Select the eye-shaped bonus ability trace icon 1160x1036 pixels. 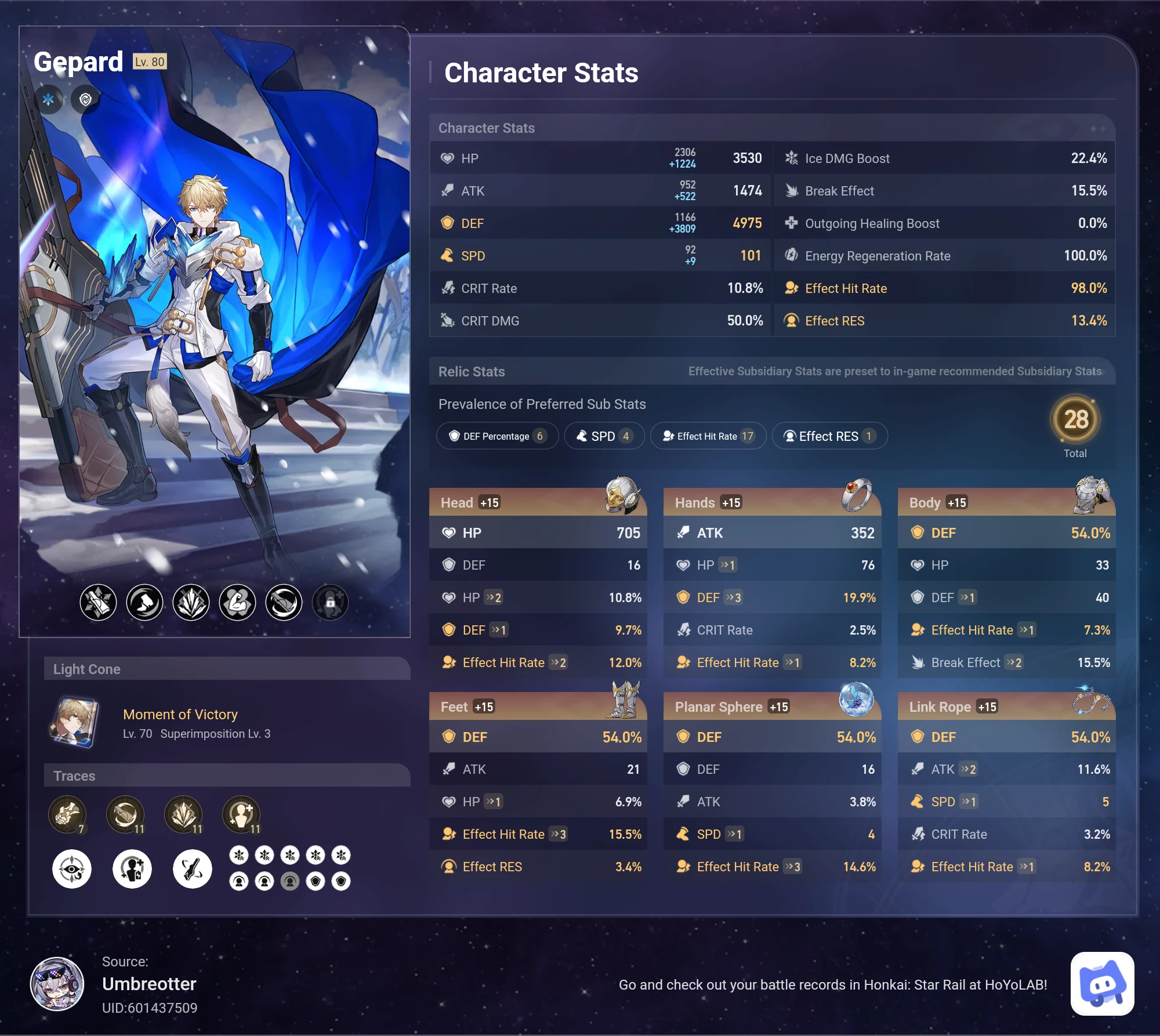pos(72,868)
